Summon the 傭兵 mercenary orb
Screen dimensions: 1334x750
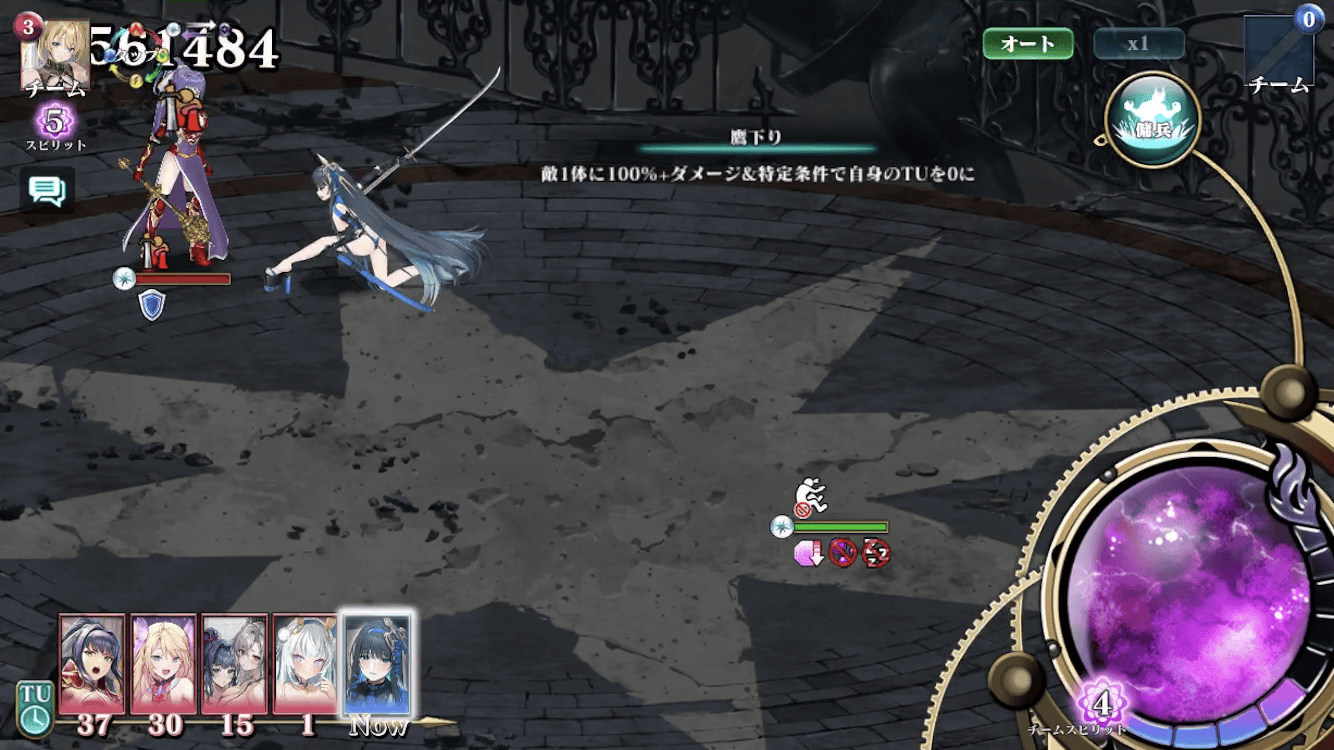pyautogui.click(x=1151, y=120)
